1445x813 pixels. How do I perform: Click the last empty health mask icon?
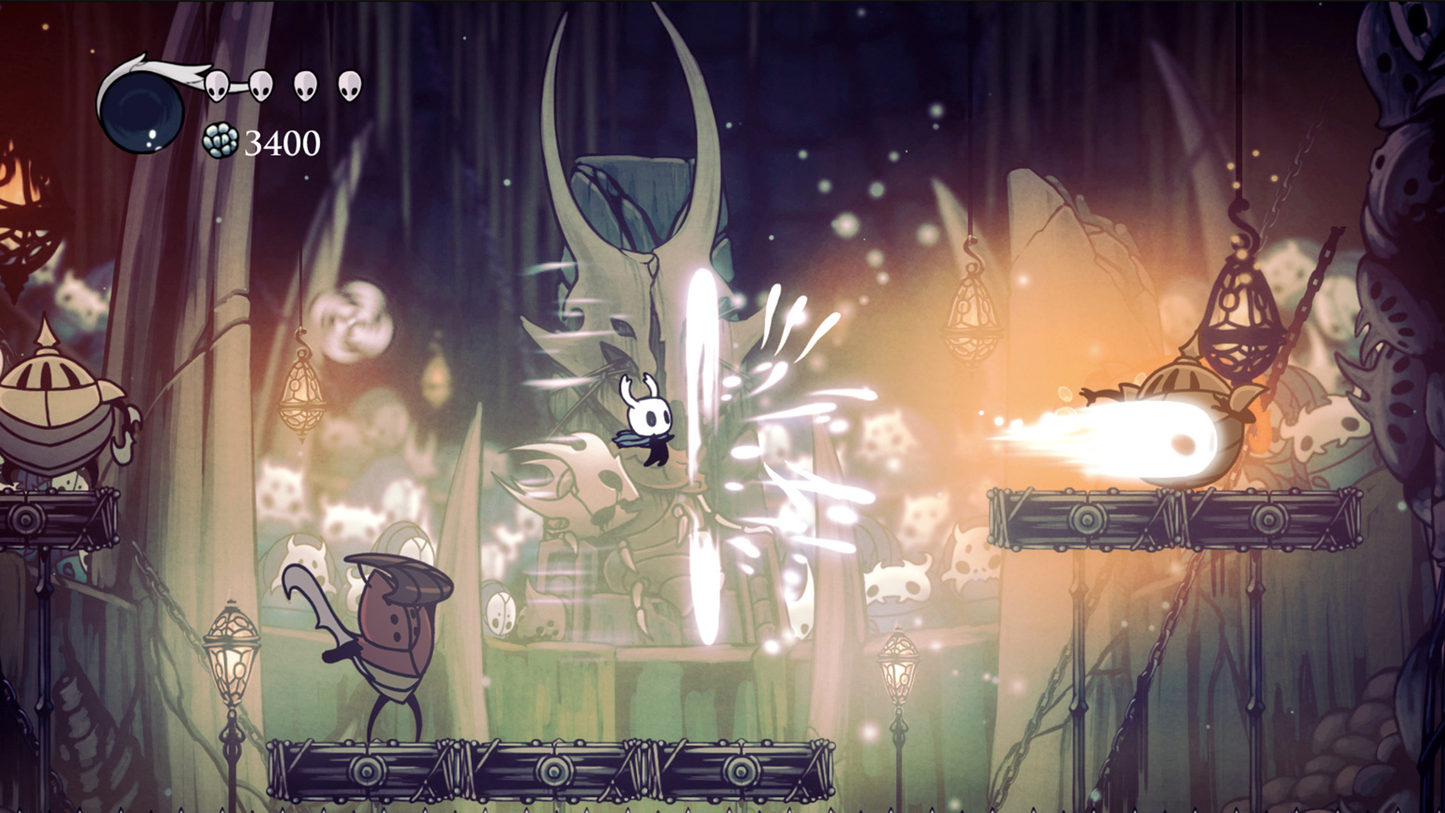point(349,85)
